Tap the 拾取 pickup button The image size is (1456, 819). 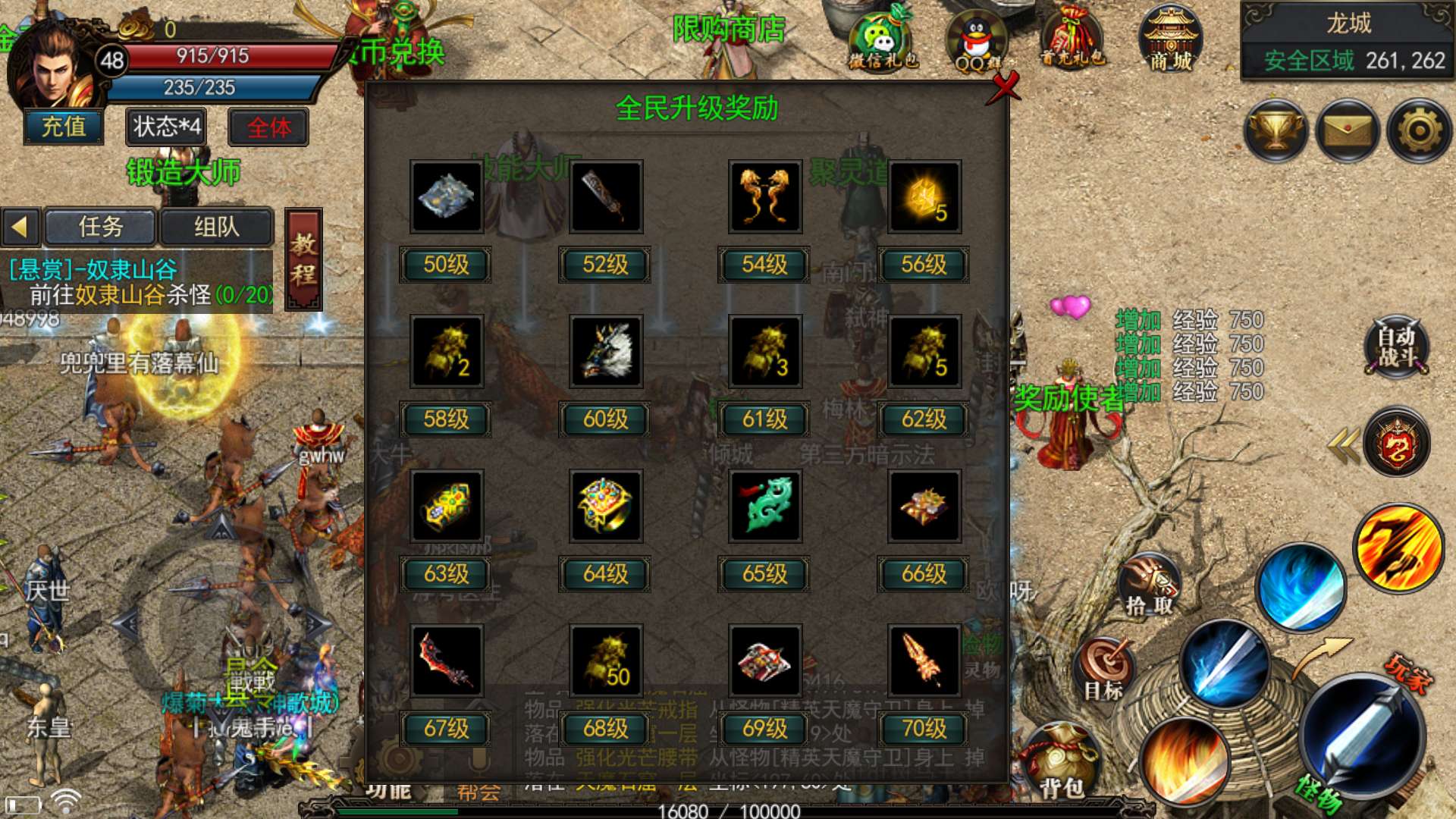[1149, 585]
